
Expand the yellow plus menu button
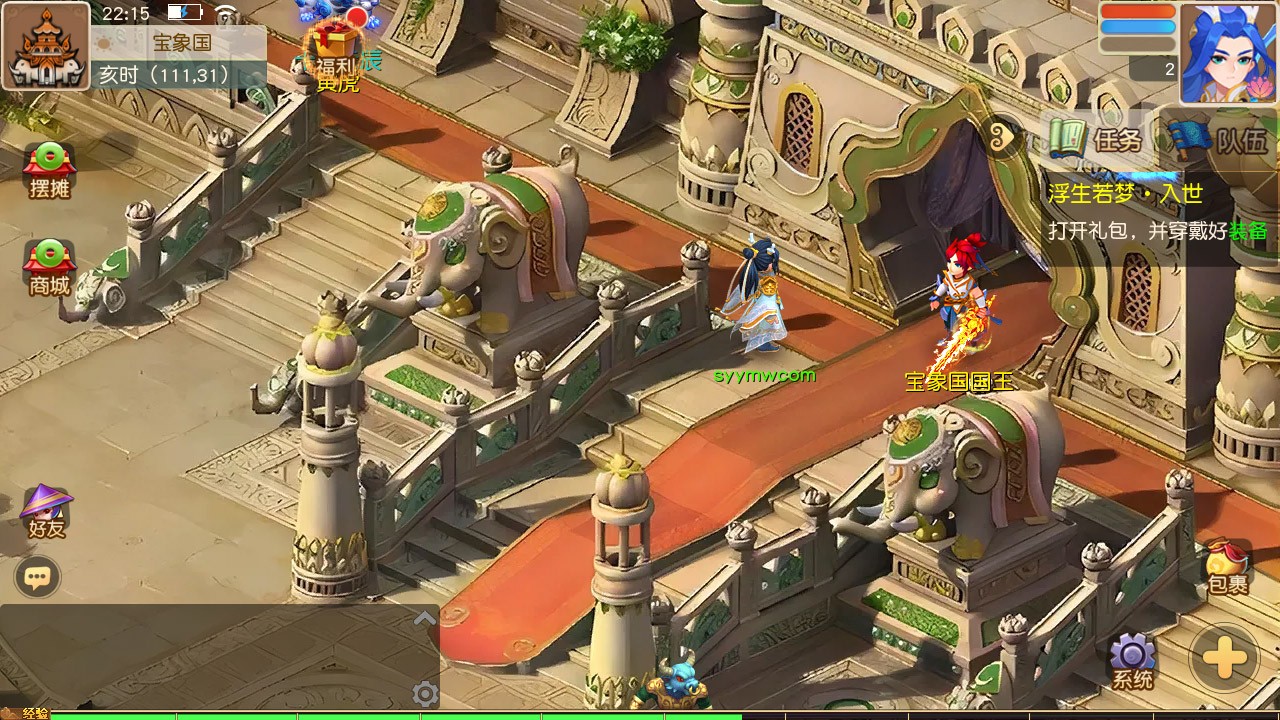pyautogui.click(x=1224, y=660)
